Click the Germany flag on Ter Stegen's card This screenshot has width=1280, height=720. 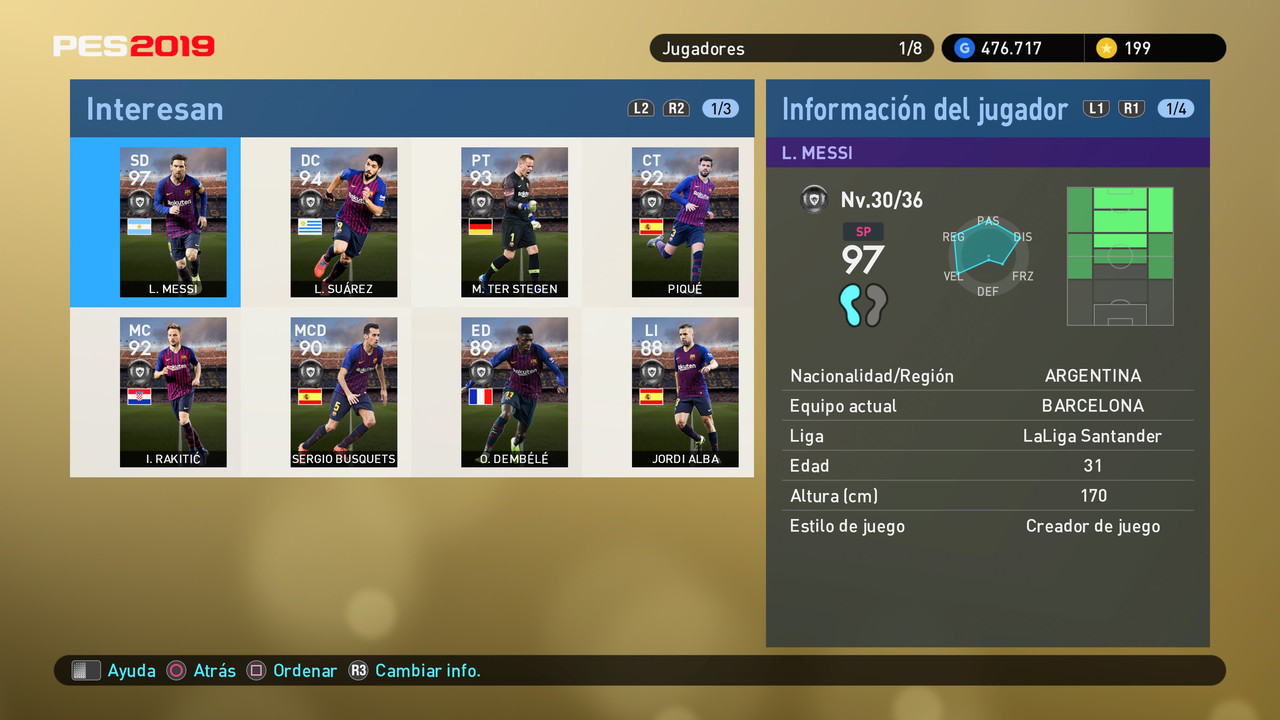pyautogui.click(x=481, y=225)
